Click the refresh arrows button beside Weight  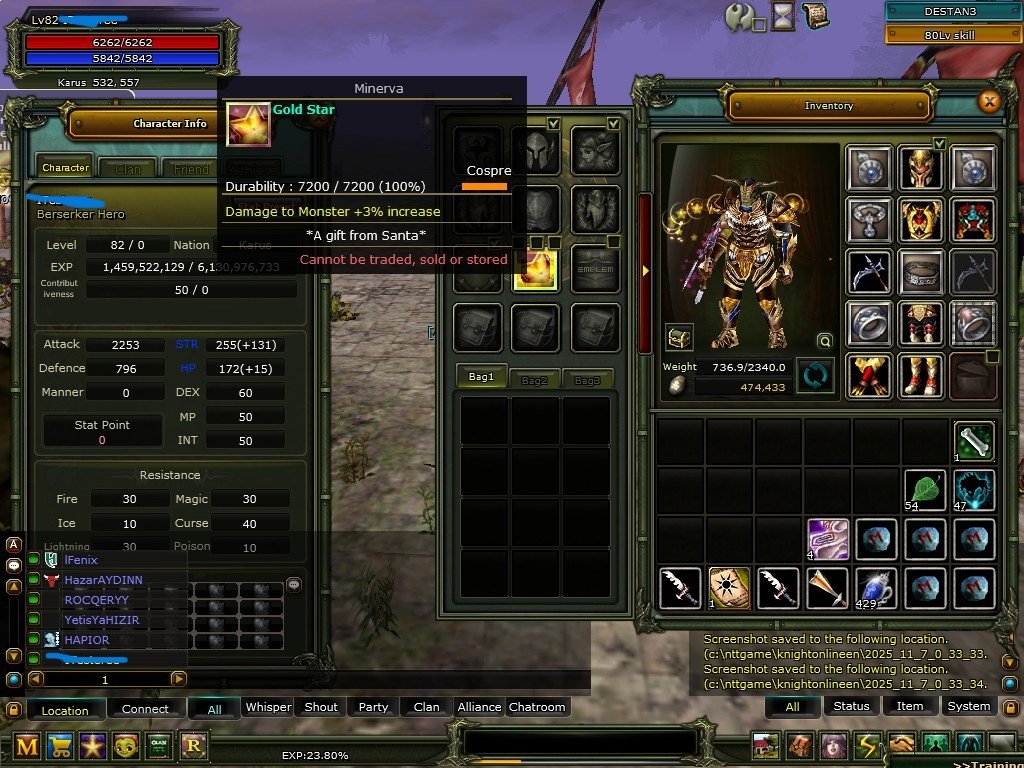pyautogui.click(x=814, y=376)
